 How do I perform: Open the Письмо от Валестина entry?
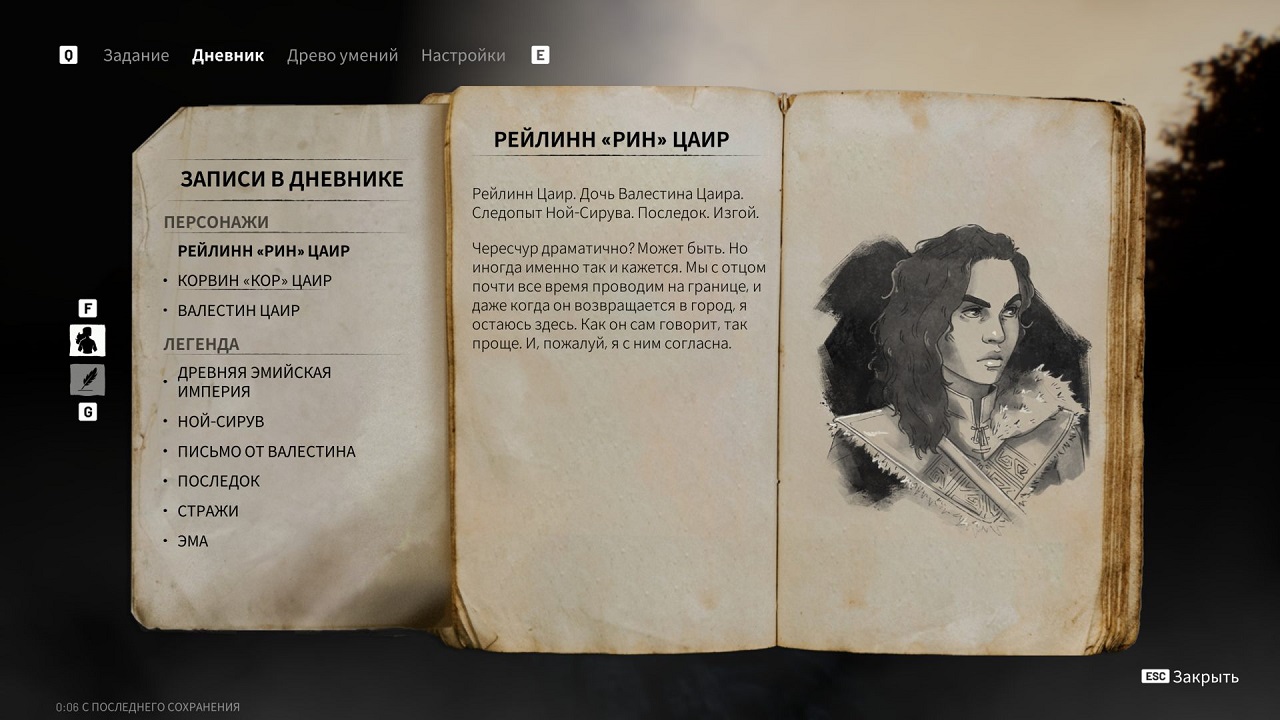[266, 452]
